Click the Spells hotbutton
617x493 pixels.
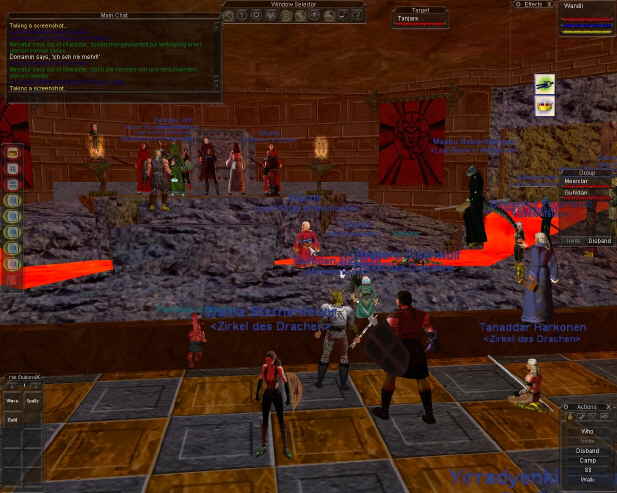pos(33,402)
